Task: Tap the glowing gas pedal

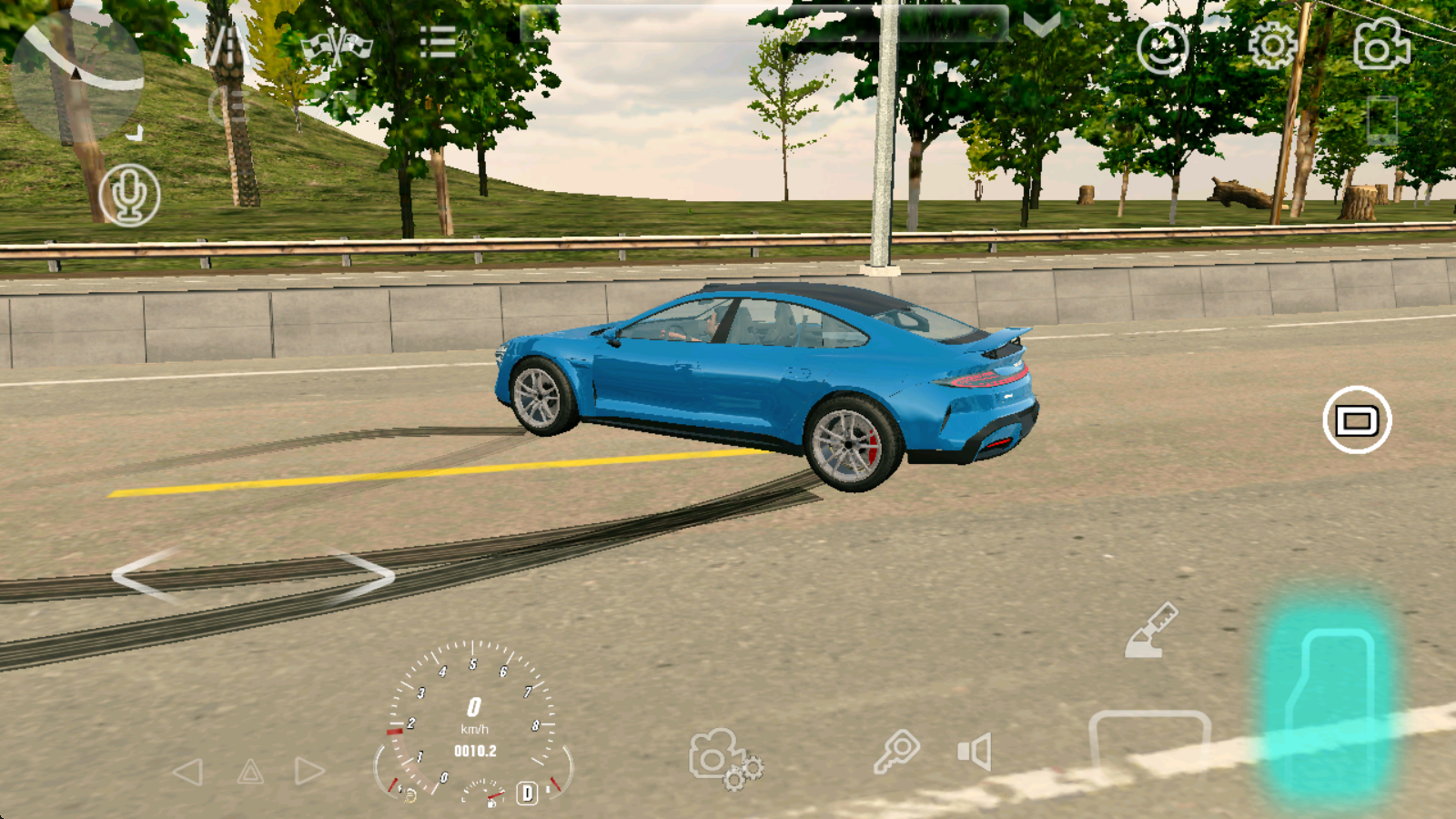Action: (x=1330, y=701)
